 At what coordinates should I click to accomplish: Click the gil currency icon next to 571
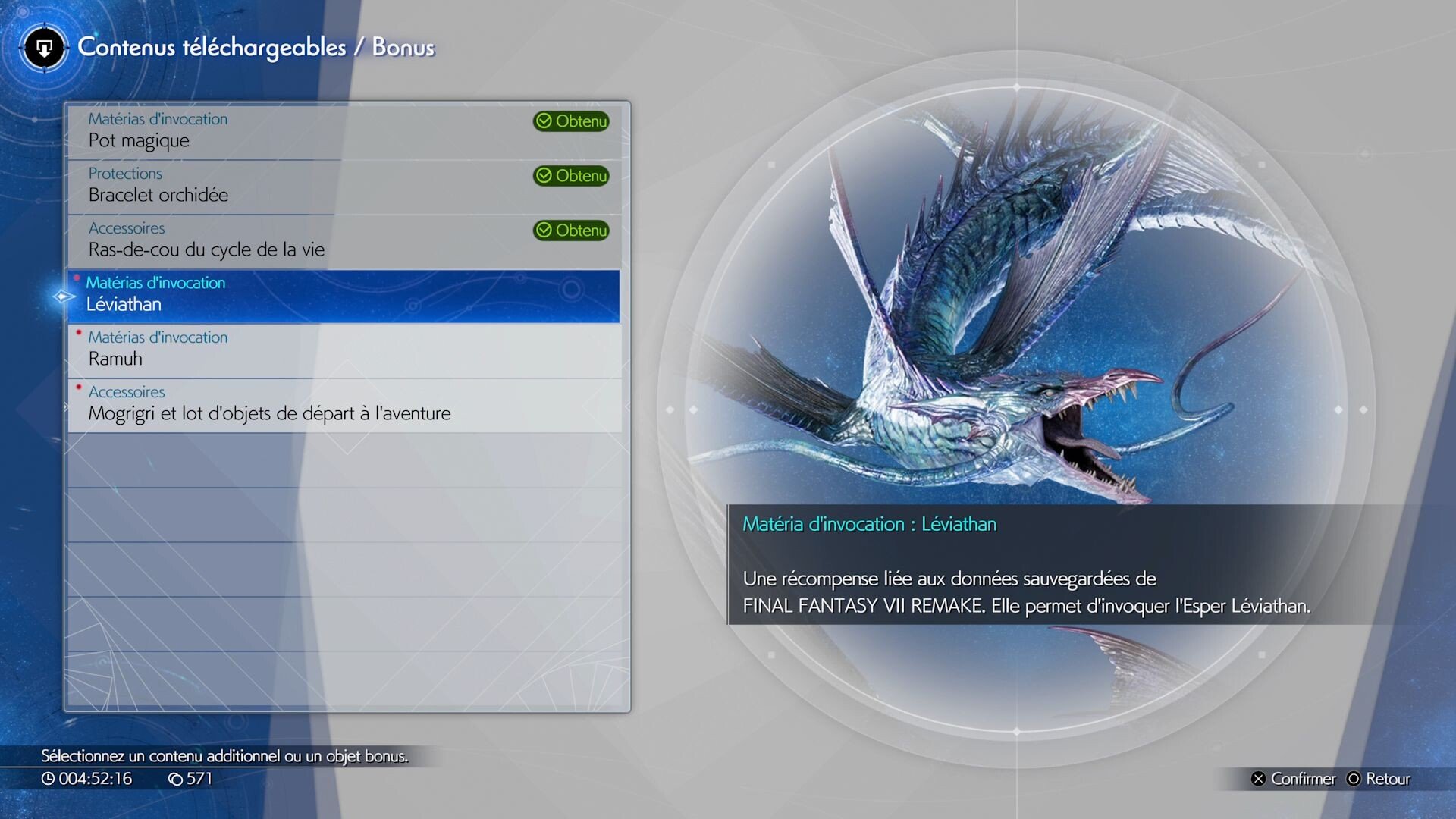(x=177, y=778)
